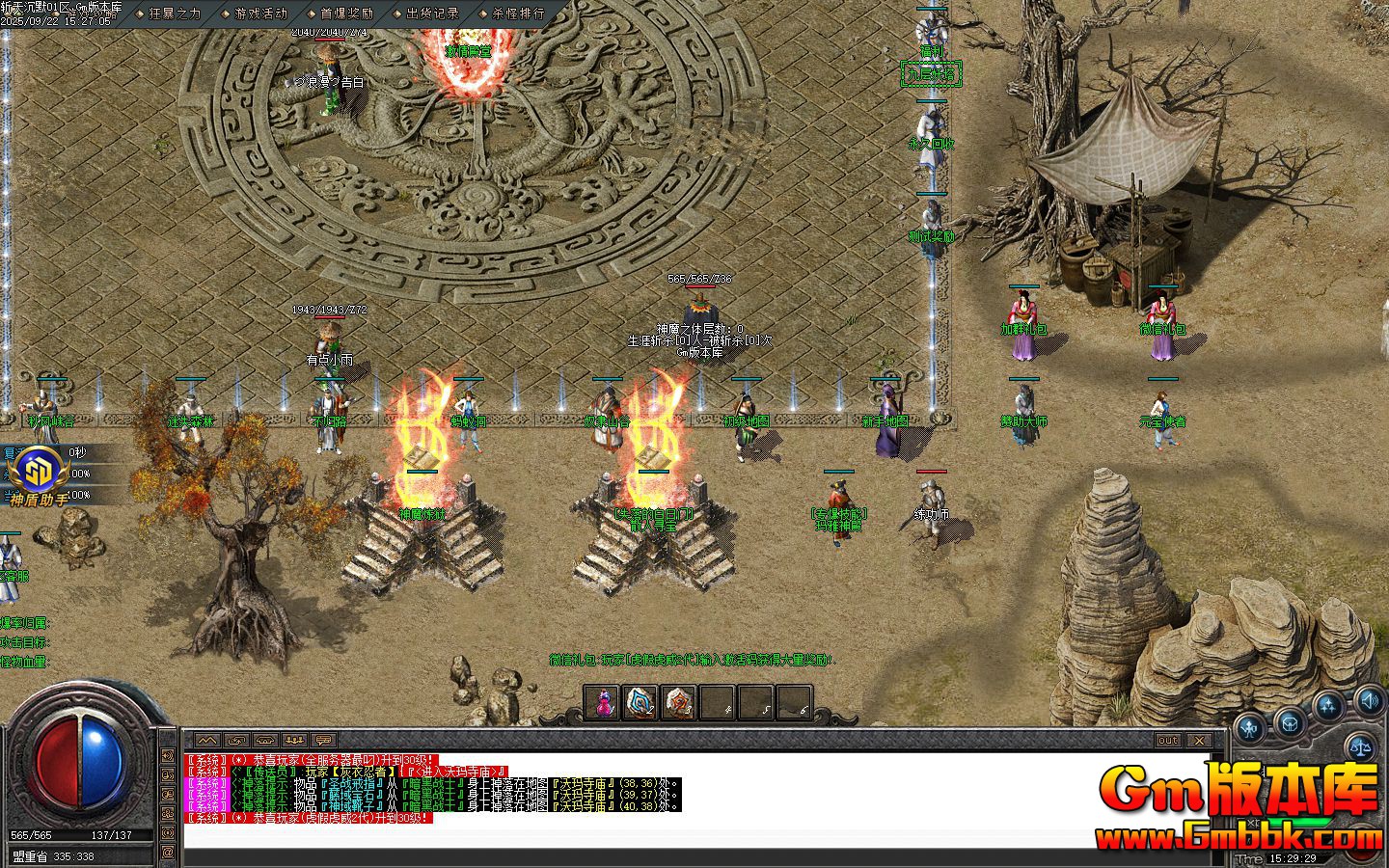Open the 杀怪排行 ranking menu

[516, 14]
